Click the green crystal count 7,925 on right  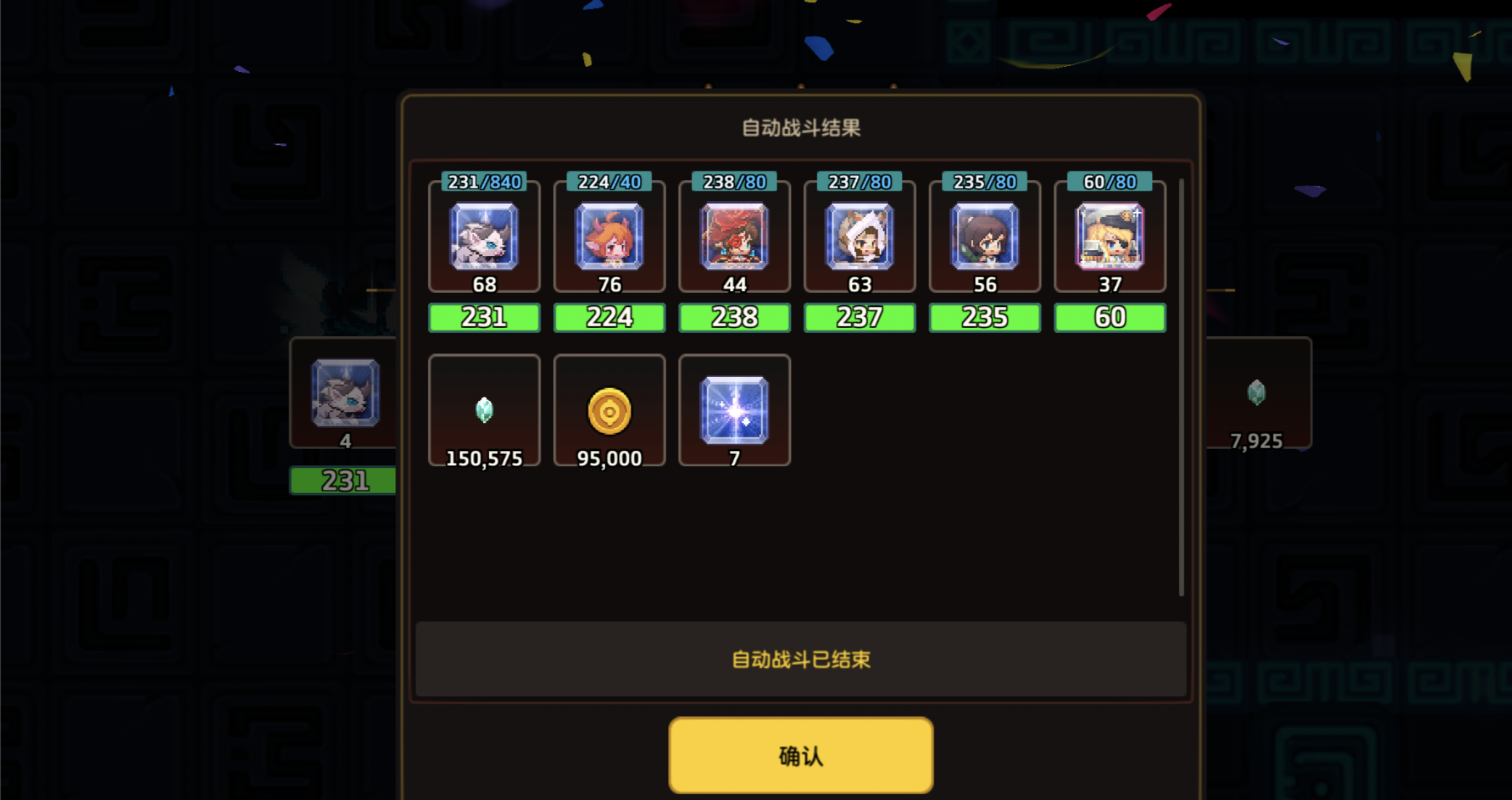coord(1257,440)
